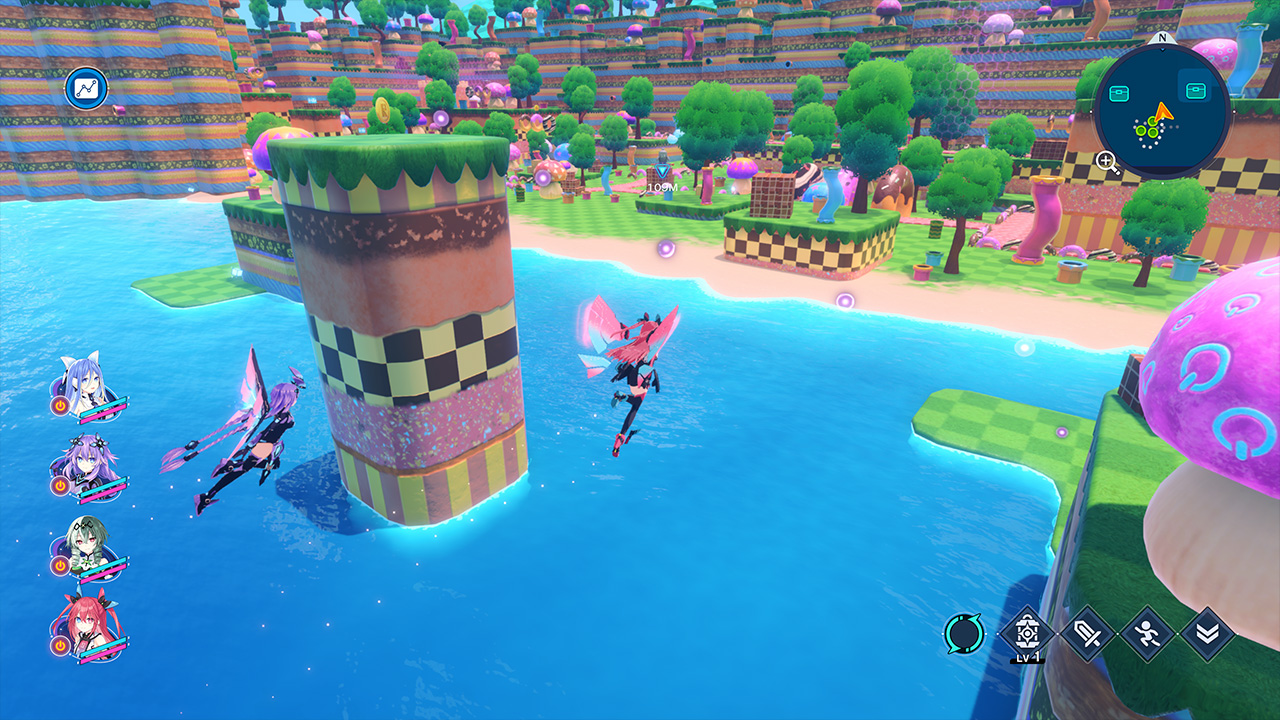The height and width of the screenshot is (720, 1280).
Task: Click the line-graph icon button
Action: coord(87,89)
